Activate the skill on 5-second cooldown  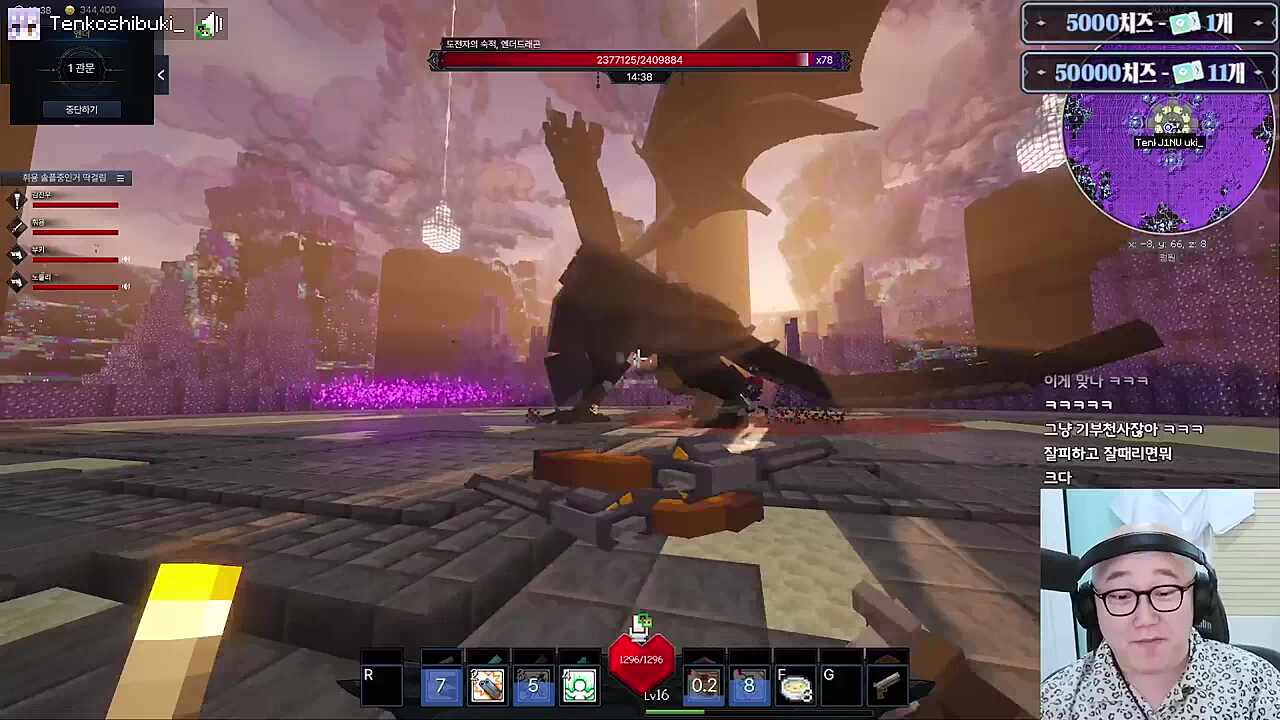(533, 686)
